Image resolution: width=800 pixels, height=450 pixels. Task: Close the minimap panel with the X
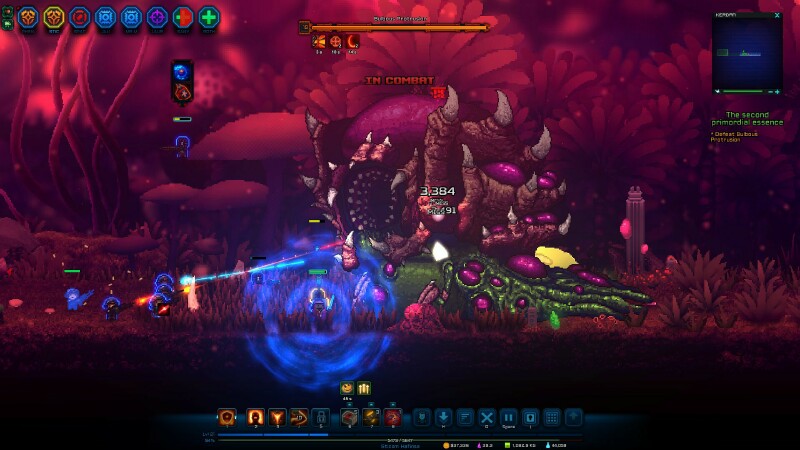tap(777, 17)
